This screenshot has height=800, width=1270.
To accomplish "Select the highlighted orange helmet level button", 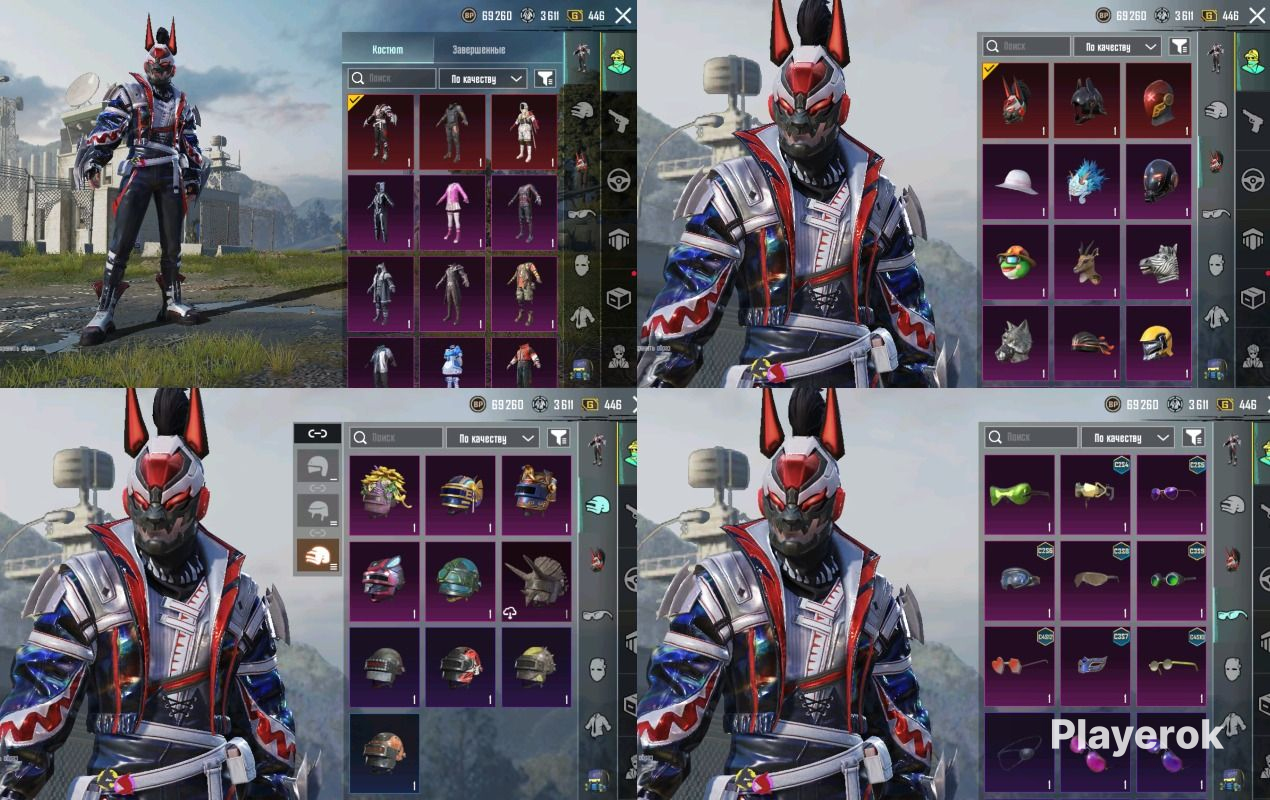I will click(317, 555).
